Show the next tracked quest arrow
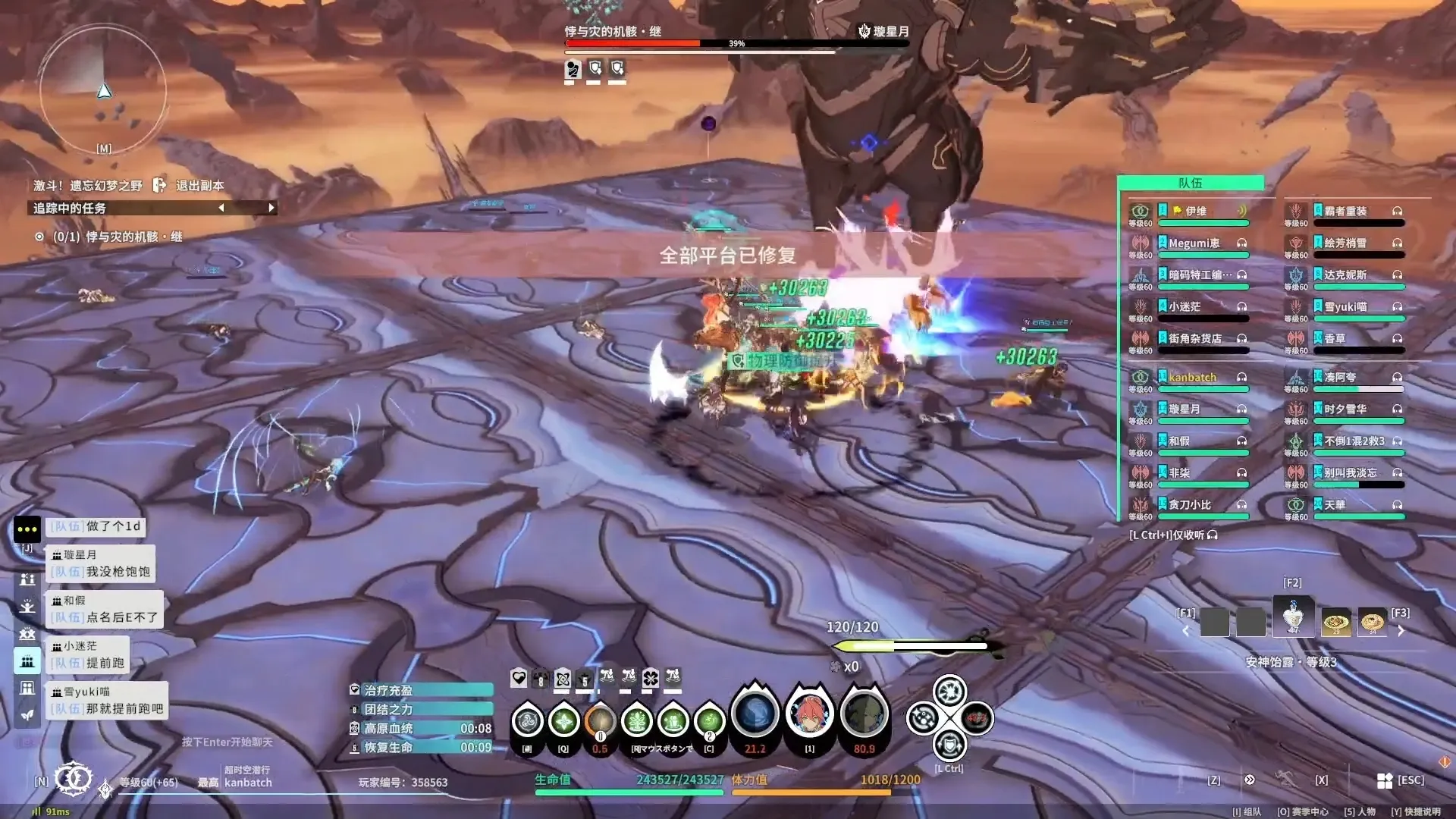This screenshot has width=1456, height=819. coord(271,208)
